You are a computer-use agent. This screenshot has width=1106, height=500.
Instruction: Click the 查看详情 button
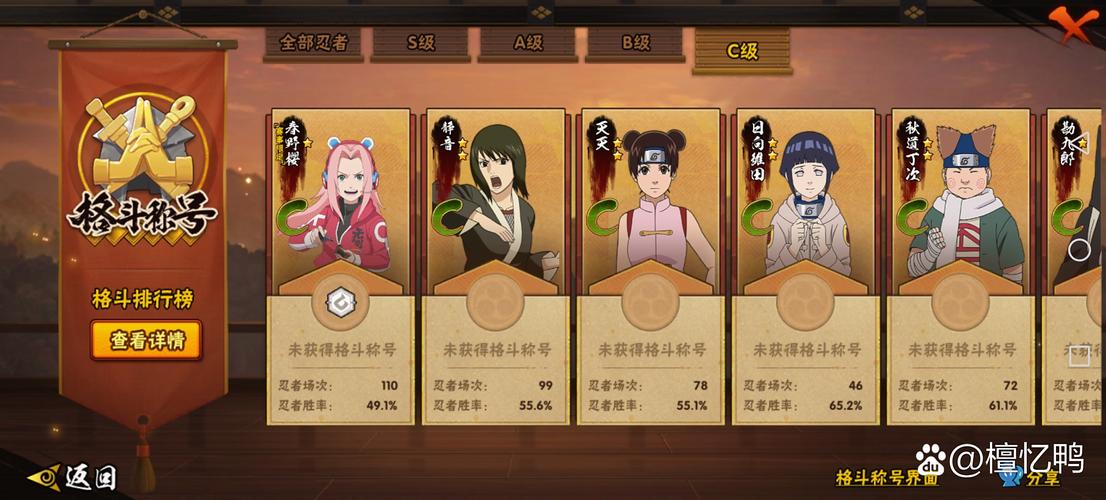pyautogui.click(x=147, y=341)
